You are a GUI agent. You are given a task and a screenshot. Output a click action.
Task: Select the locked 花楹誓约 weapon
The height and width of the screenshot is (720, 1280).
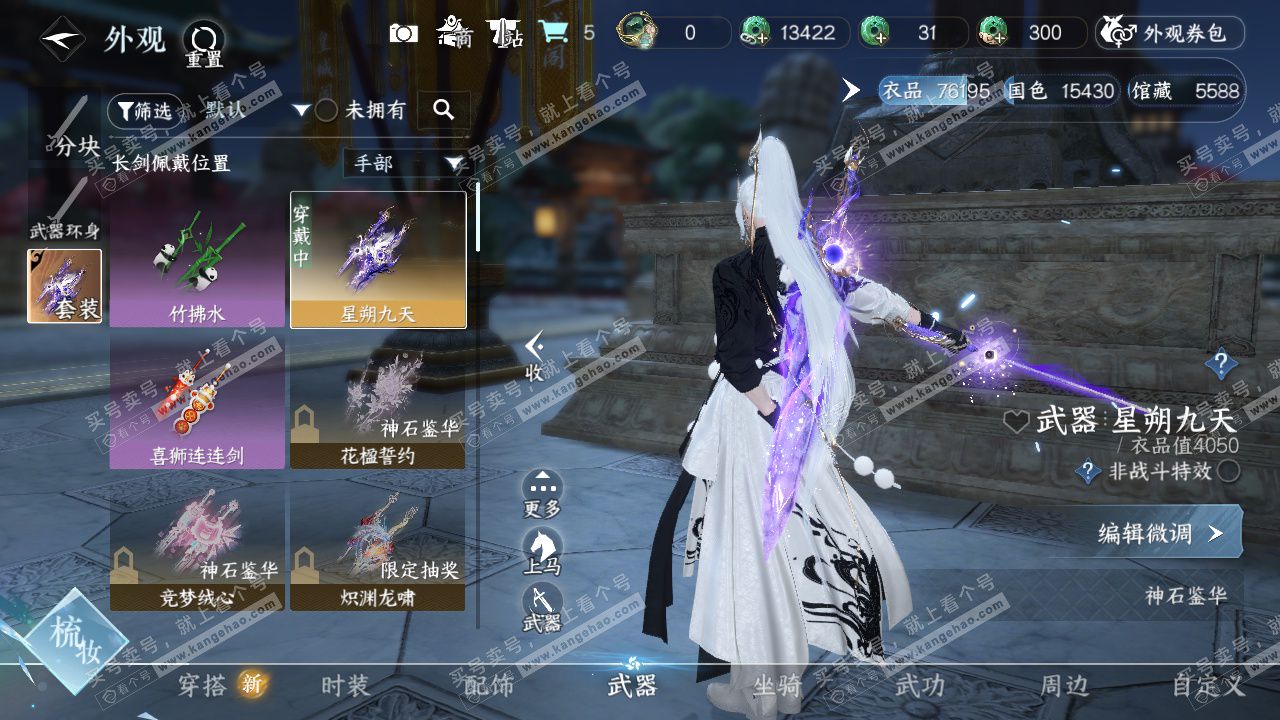(x=378, y=403)
